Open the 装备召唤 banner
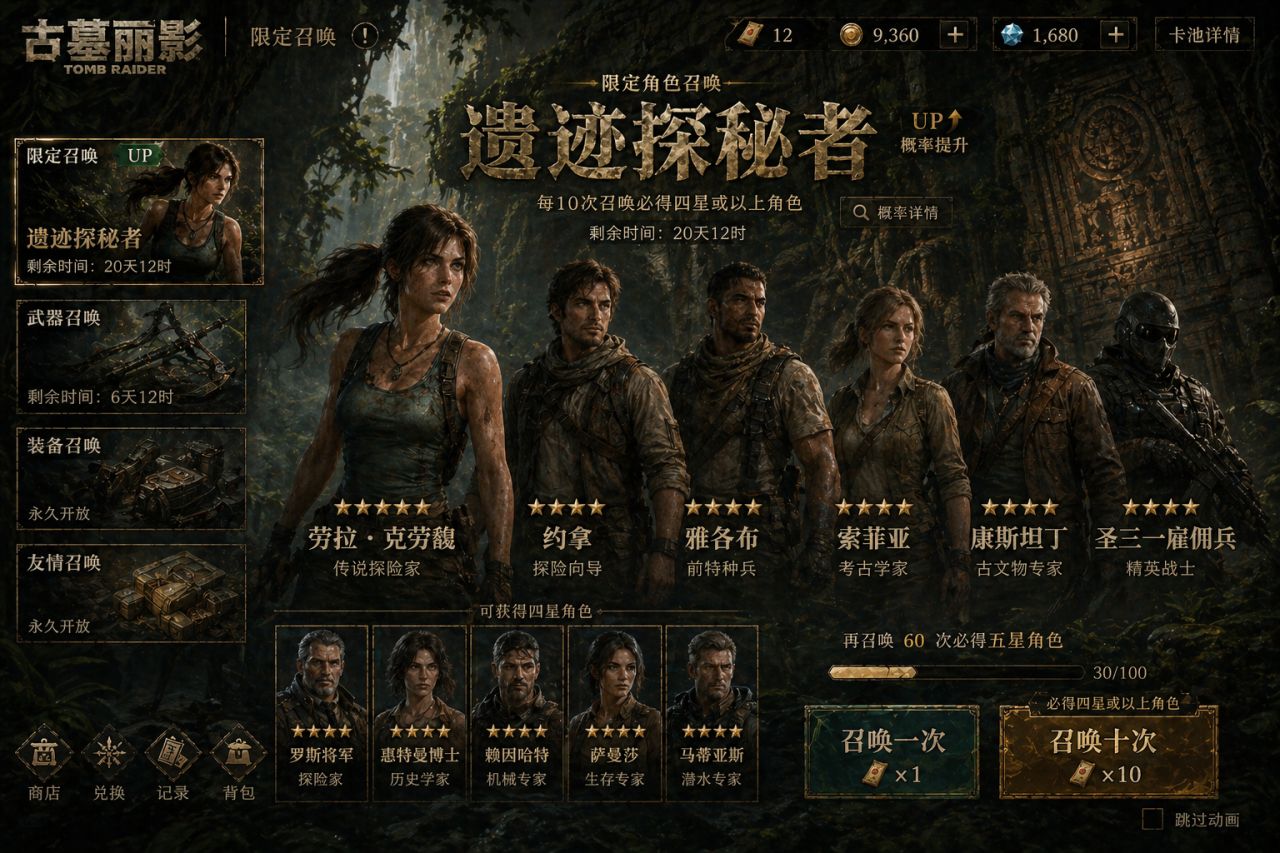The width and height of the screenshot is (1280, 853). coord(131,478)
